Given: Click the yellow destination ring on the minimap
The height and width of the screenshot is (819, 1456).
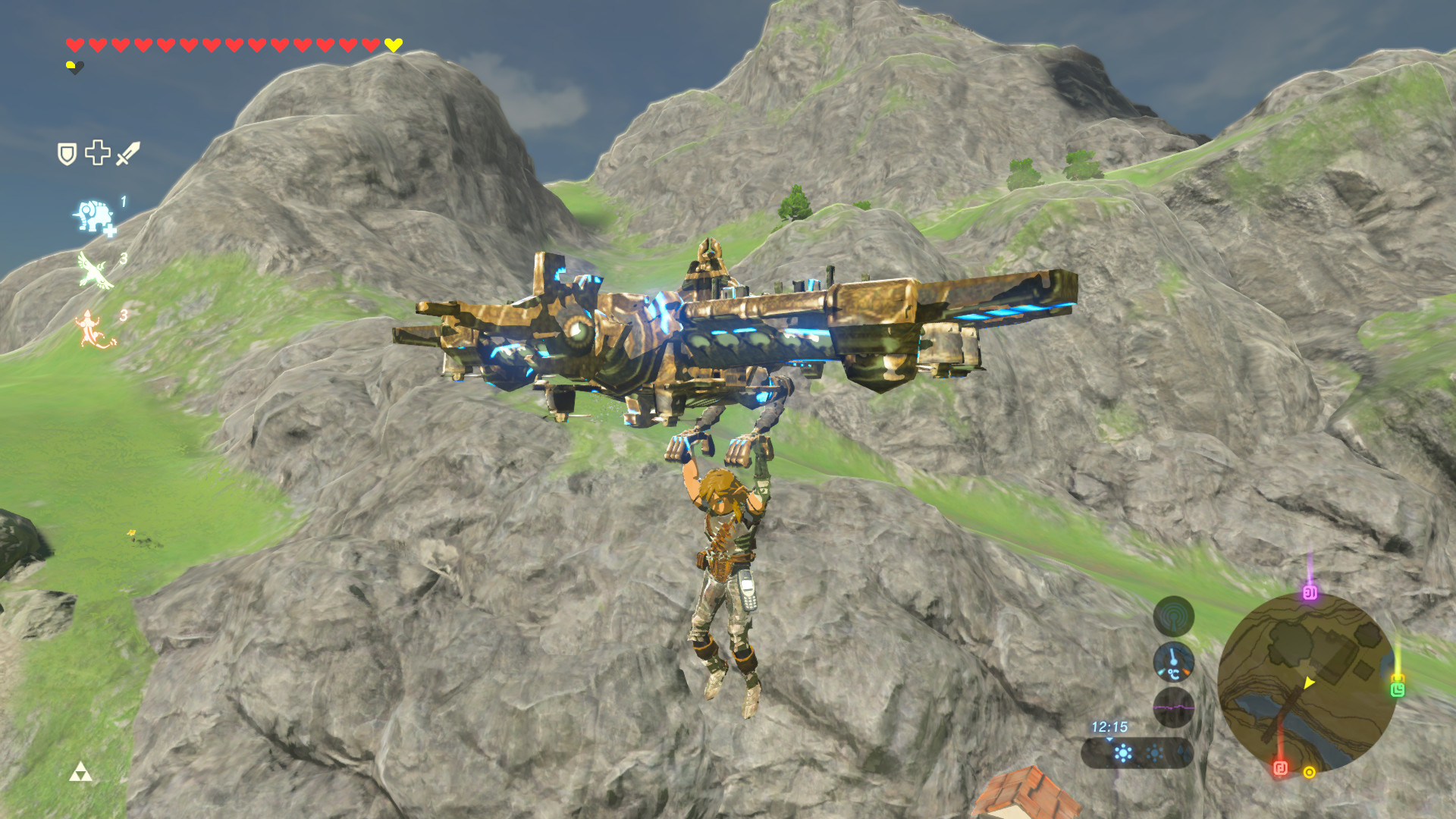Looking at the screenshot, I should coord(1310,772).
